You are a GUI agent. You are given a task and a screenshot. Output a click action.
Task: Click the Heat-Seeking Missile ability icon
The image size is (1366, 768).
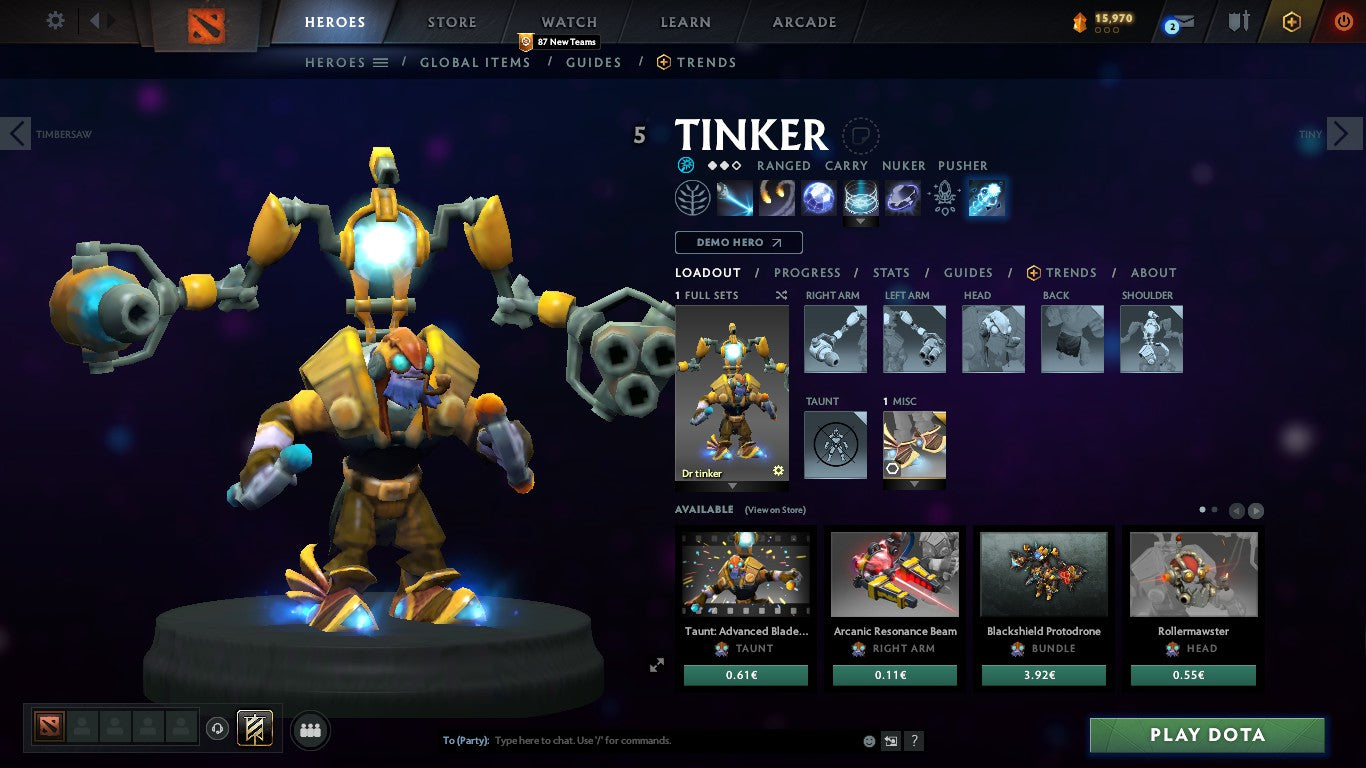[x=777, y=197]
